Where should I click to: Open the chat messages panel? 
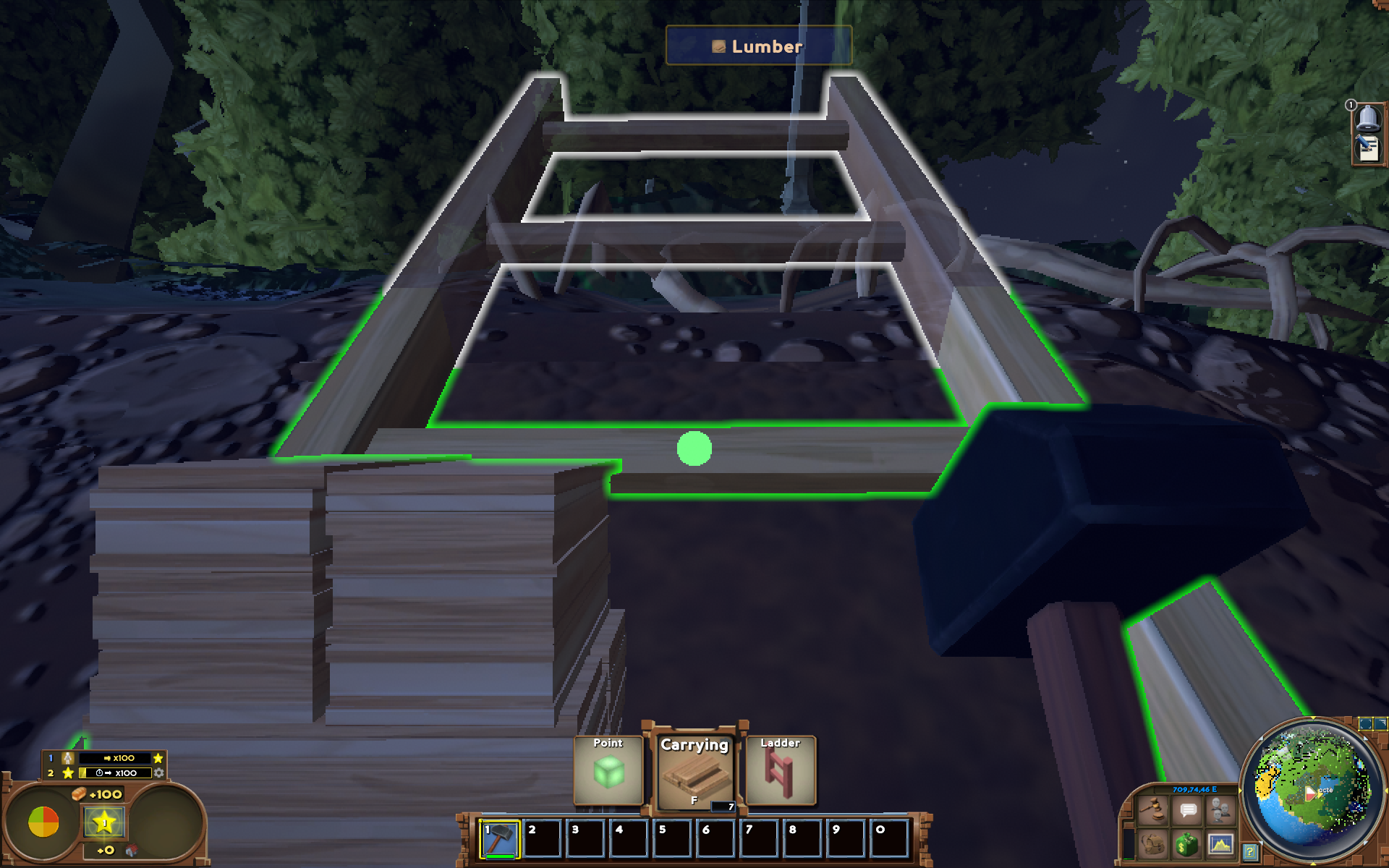1186,811
